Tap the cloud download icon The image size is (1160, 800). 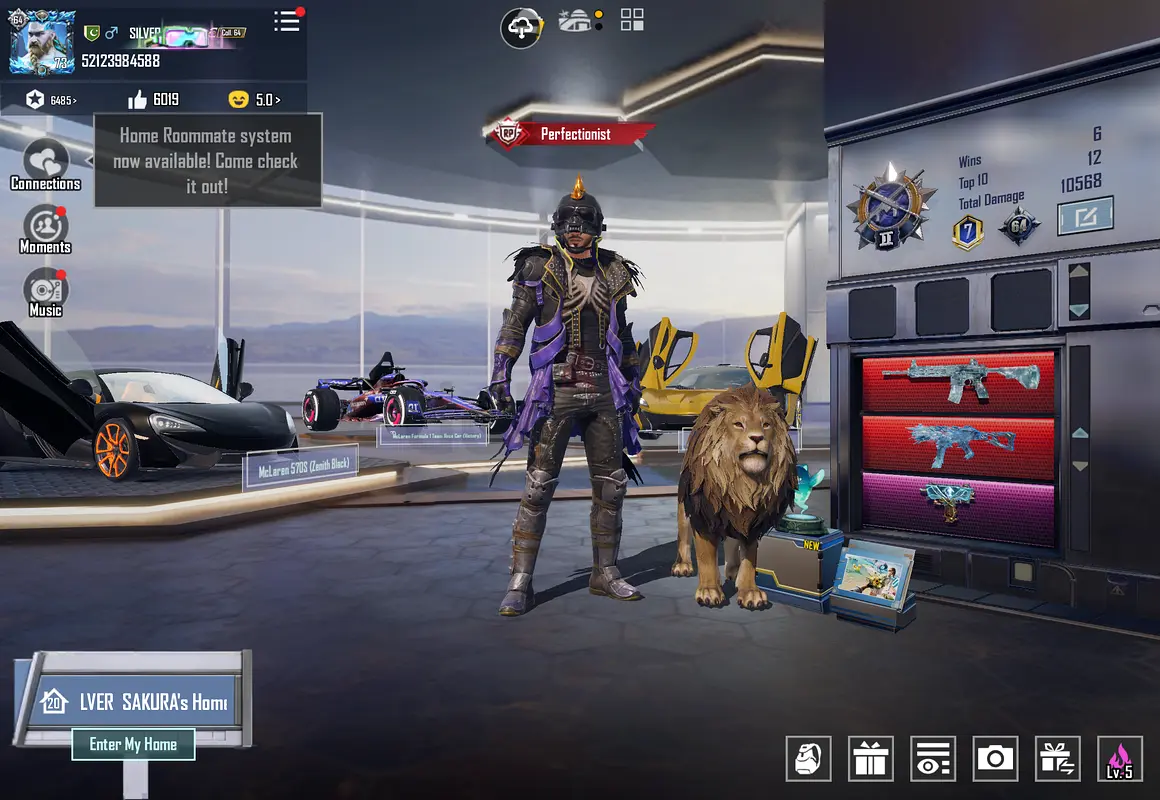pyautogui.click(x=521, y=28)
